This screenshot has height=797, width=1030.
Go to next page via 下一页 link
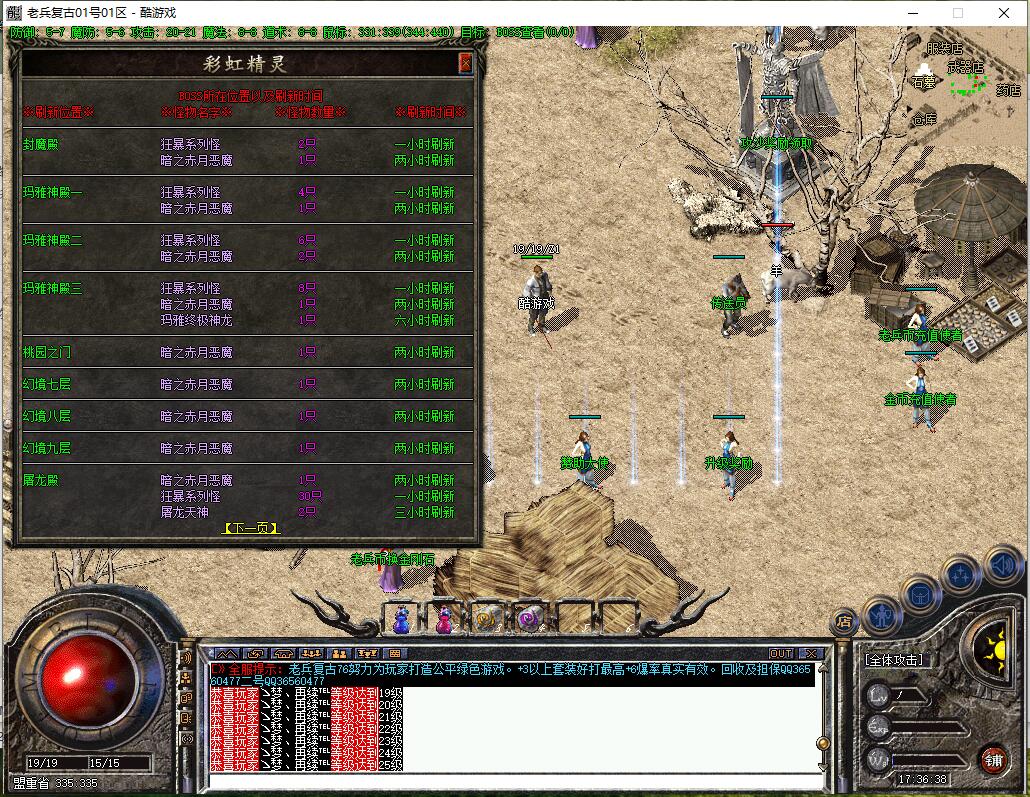pos(250,528)
